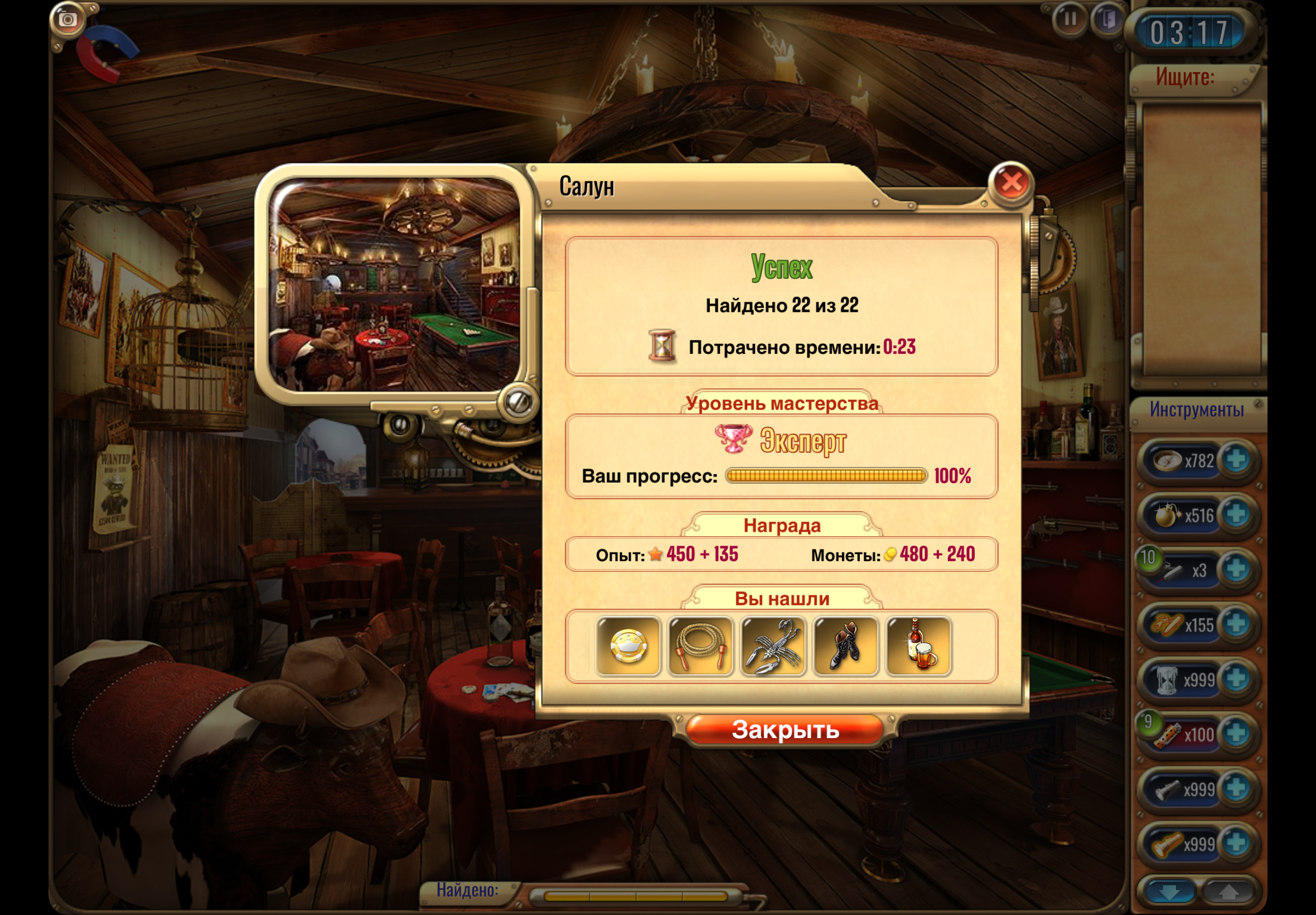
Task: Select the found bottle and beer mug reward
Action: point(918,646)
